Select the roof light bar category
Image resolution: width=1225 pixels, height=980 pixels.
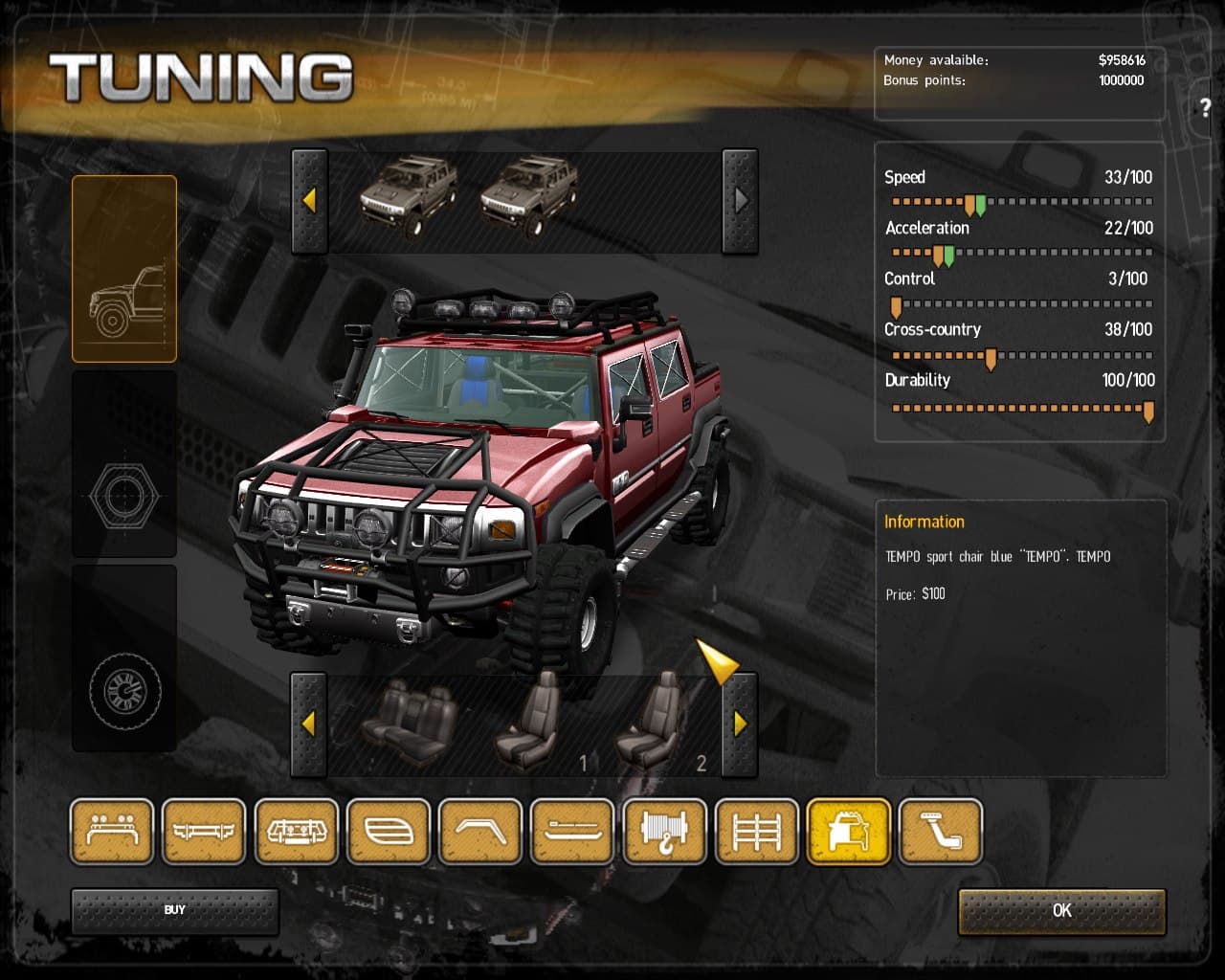pyautogui.click(x=111, y=832)
